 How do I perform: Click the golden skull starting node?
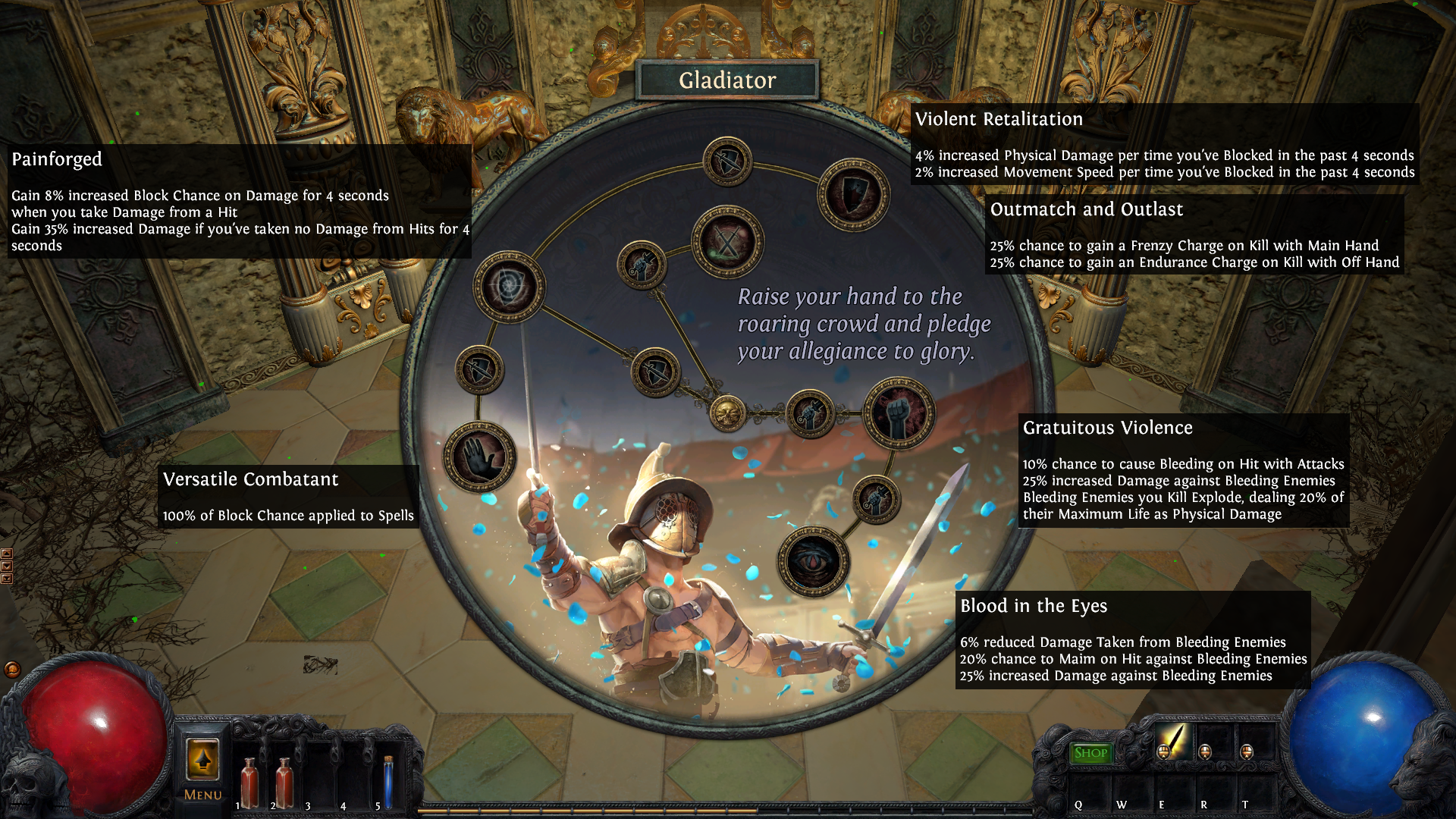coord(726,413)
